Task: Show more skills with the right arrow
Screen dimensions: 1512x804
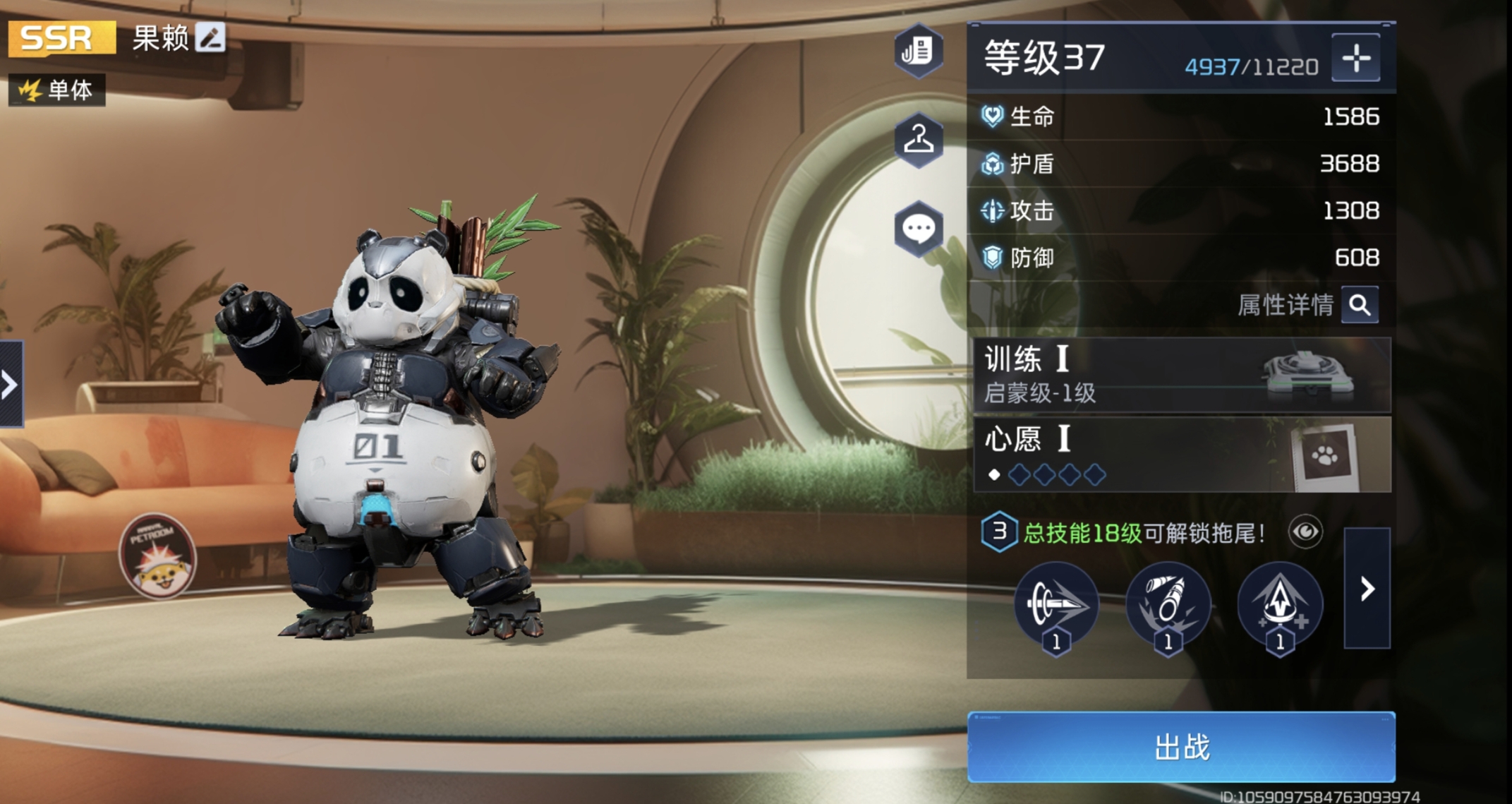Action: (x=1367, y=588)
